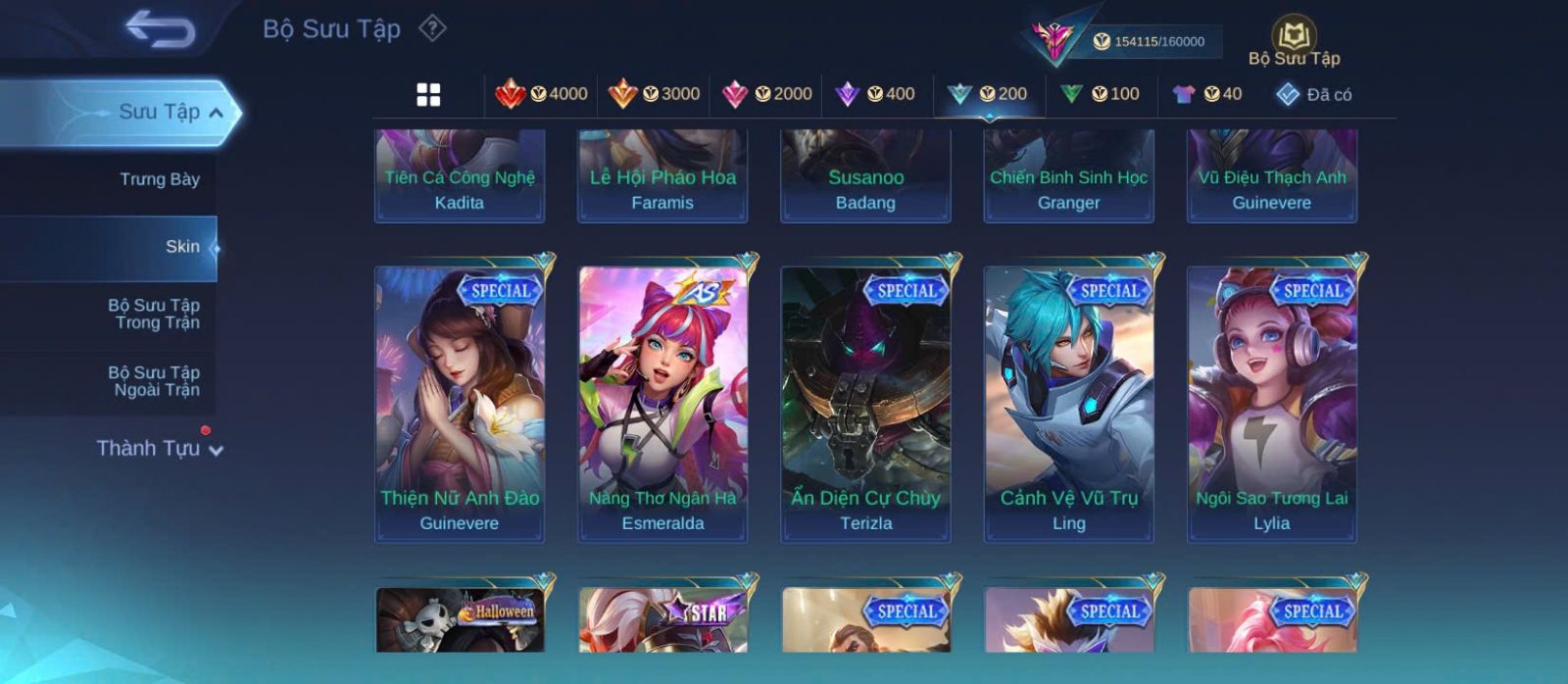Switch to the 3000 tier filter
1568x684 pixels.
(x=654, y=94)
